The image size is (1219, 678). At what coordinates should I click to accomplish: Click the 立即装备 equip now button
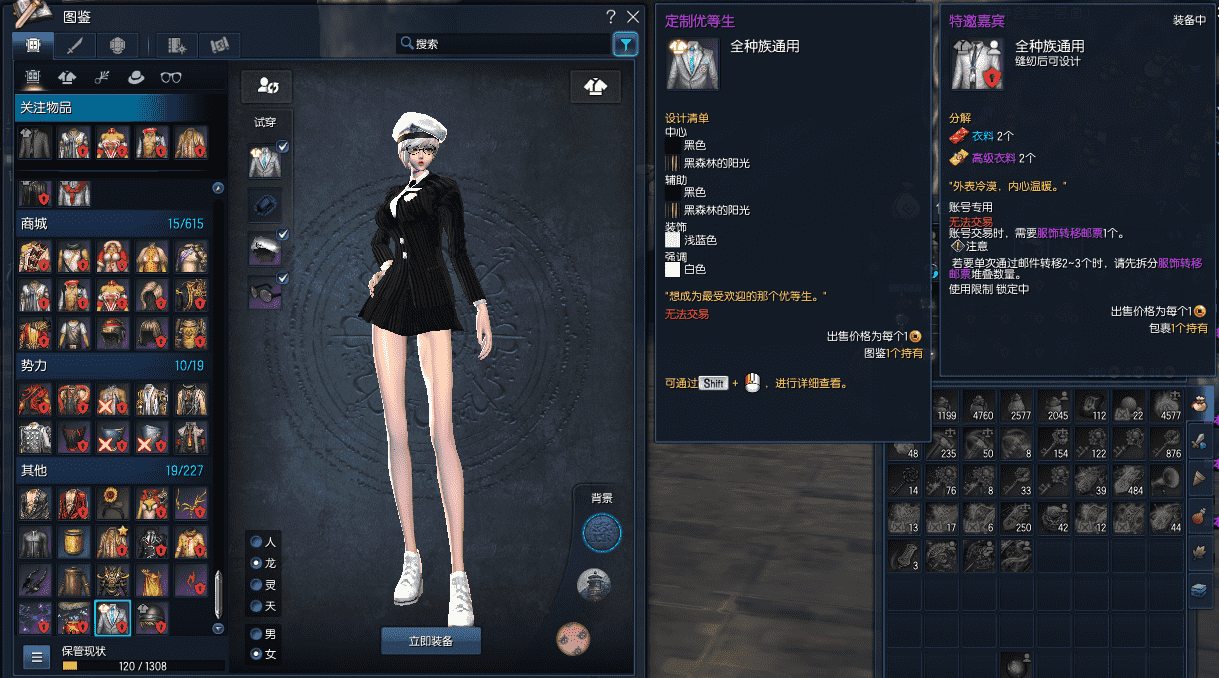[431, 641]
